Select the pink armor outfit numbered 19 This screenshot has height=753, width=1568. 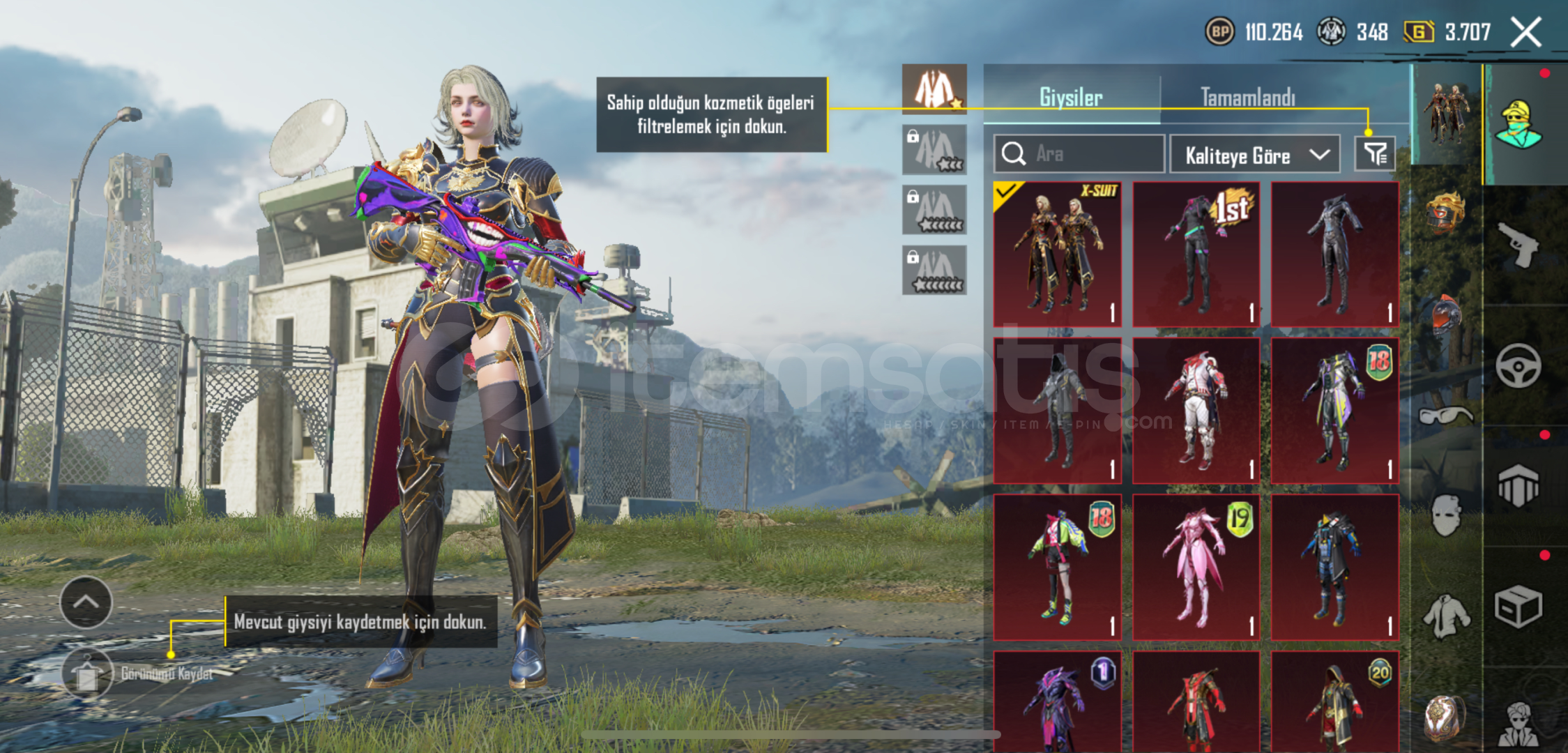(x=1196, y=567)
